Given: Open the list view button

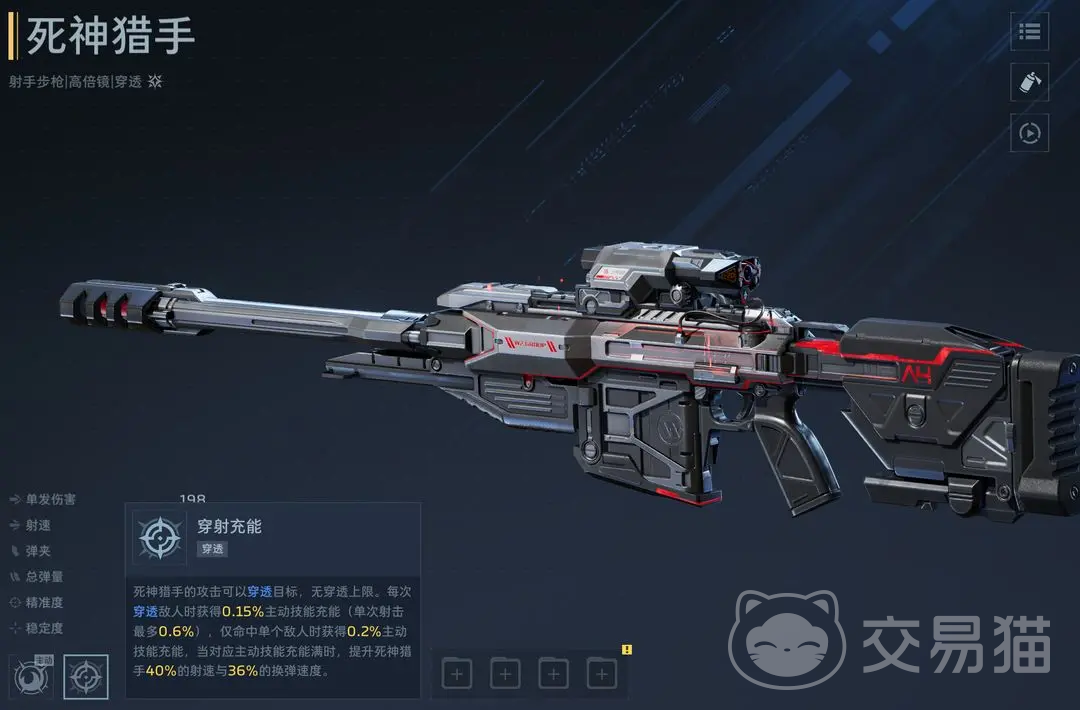Looking at the screenshot, I should [x=1029, y=32].
